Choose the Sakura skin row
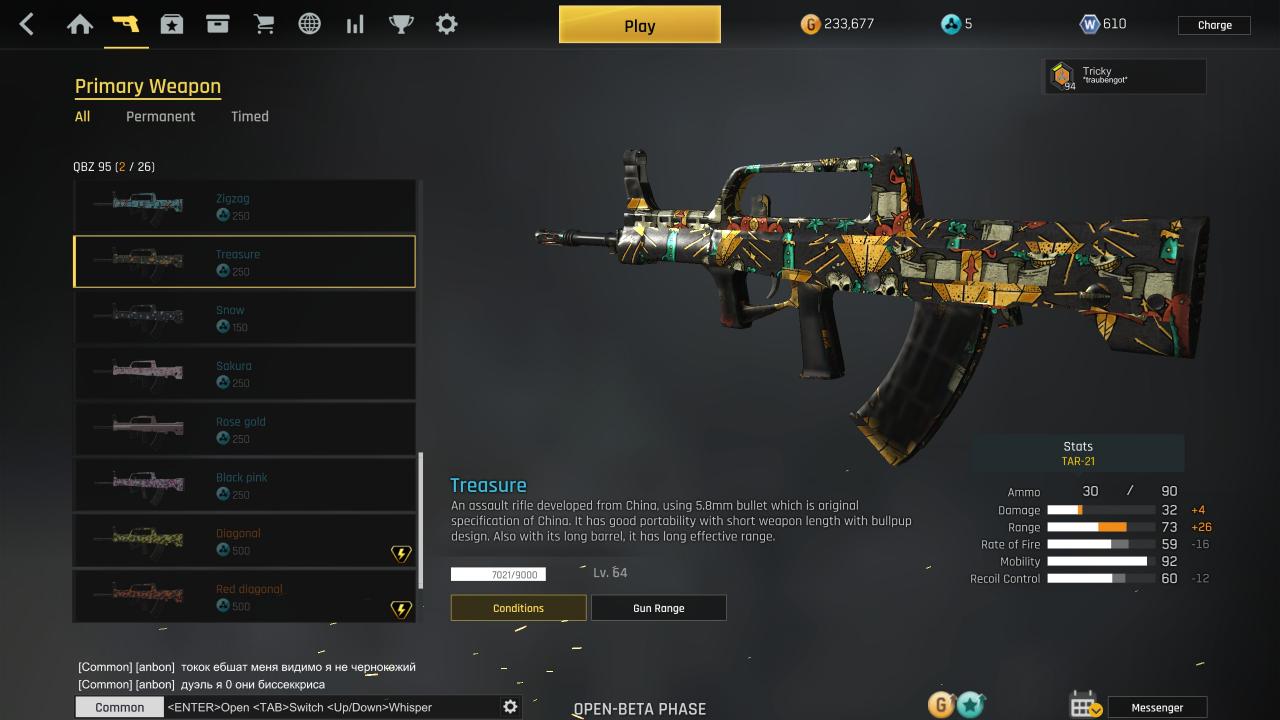The image size is (1280, 720). click(x=244, y=373)
